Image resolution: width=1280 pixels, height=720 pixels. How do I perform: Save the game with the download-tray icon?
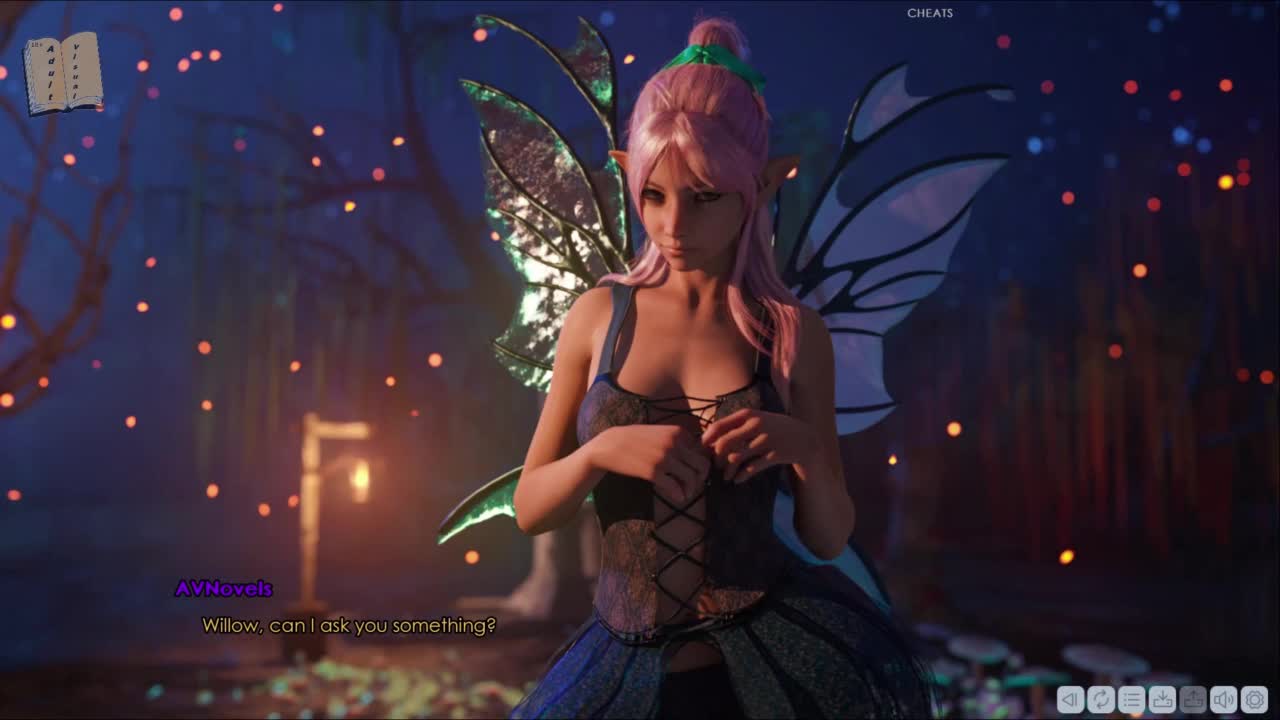coord(1162,700)
